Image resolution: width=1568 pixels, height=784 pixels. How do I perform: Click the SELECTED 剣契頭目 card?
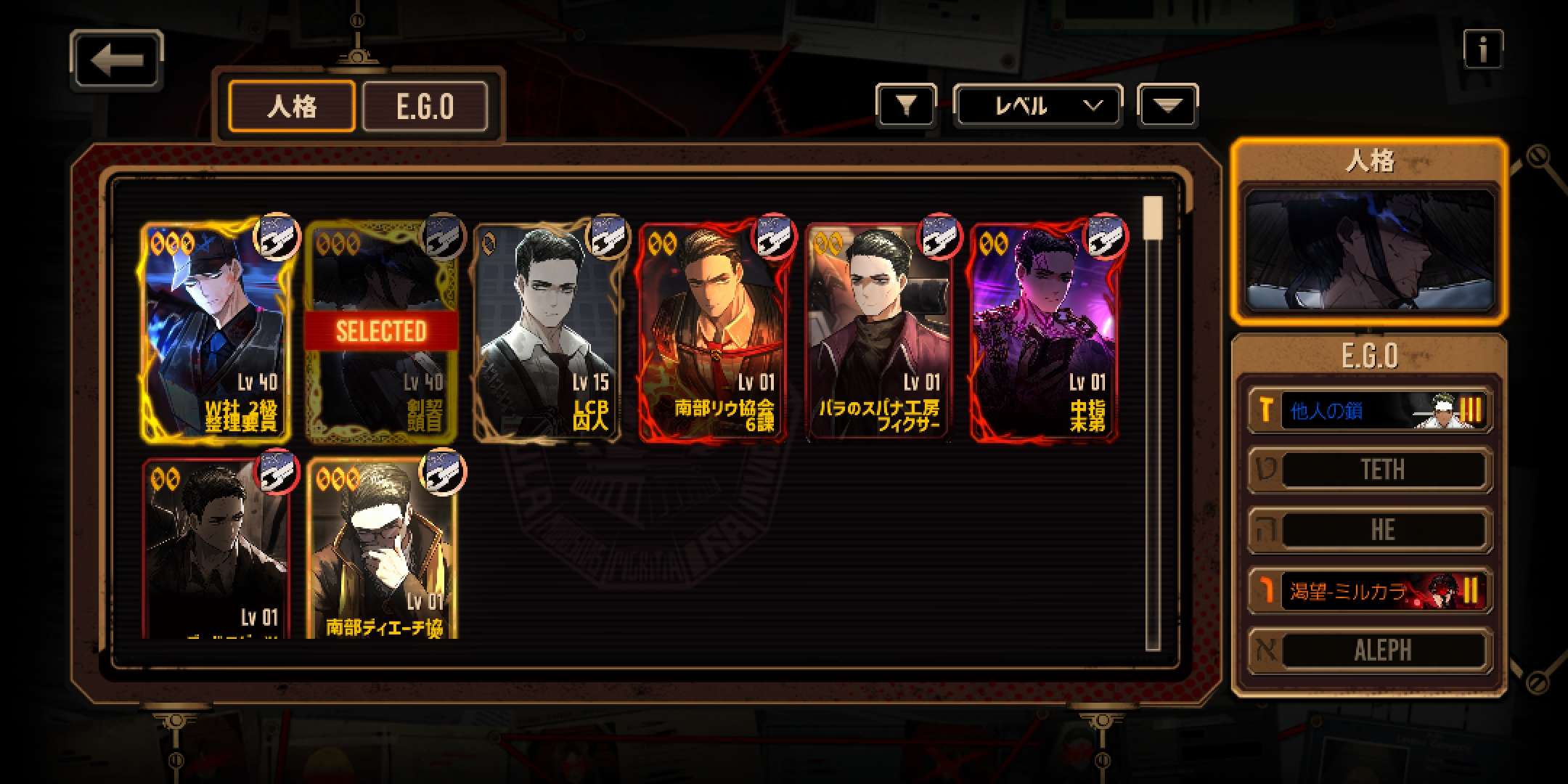tap(381, 331)
